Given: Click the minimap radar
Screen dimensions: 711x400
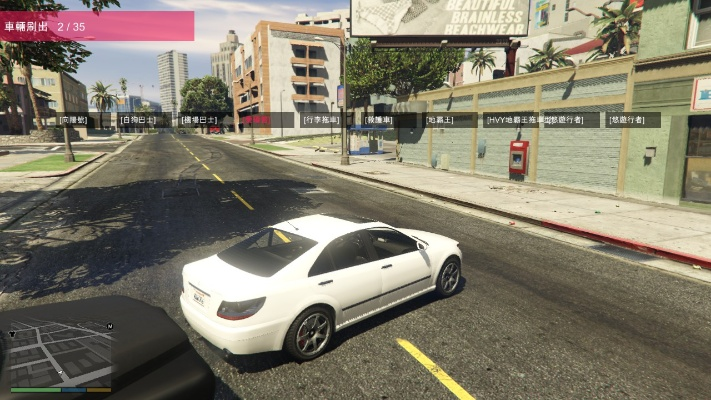Looking at the screenshot, I should pyautogui.click(x=62, y=352).
